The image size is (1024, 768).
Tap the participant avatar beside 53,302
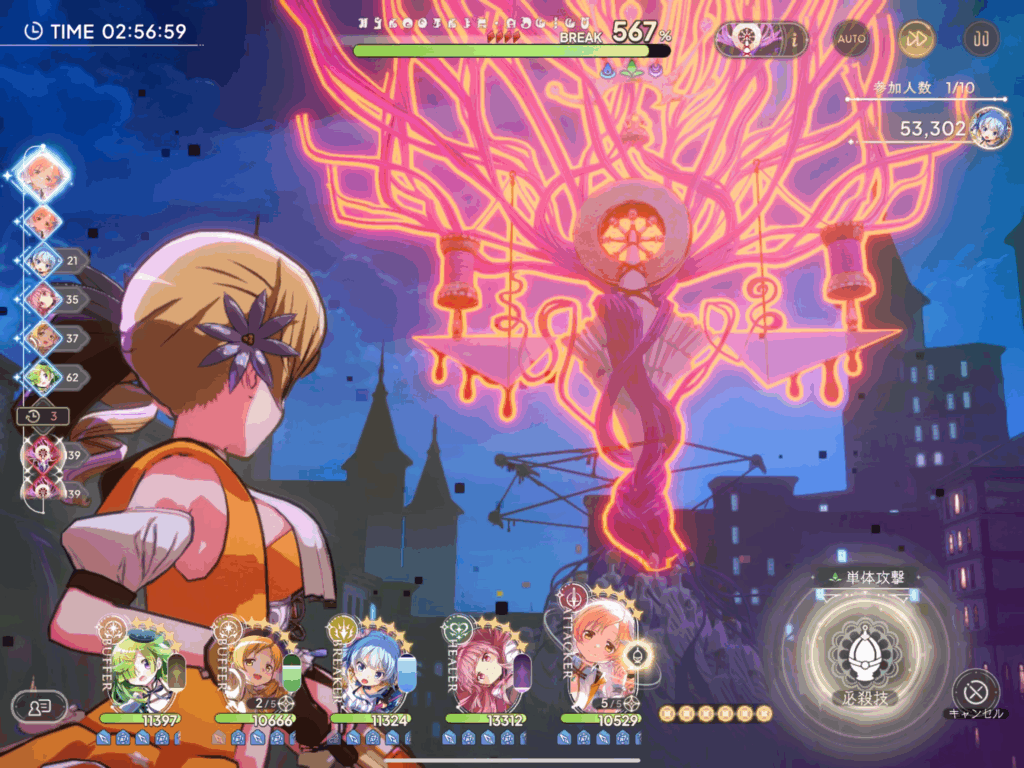(990, 127)
